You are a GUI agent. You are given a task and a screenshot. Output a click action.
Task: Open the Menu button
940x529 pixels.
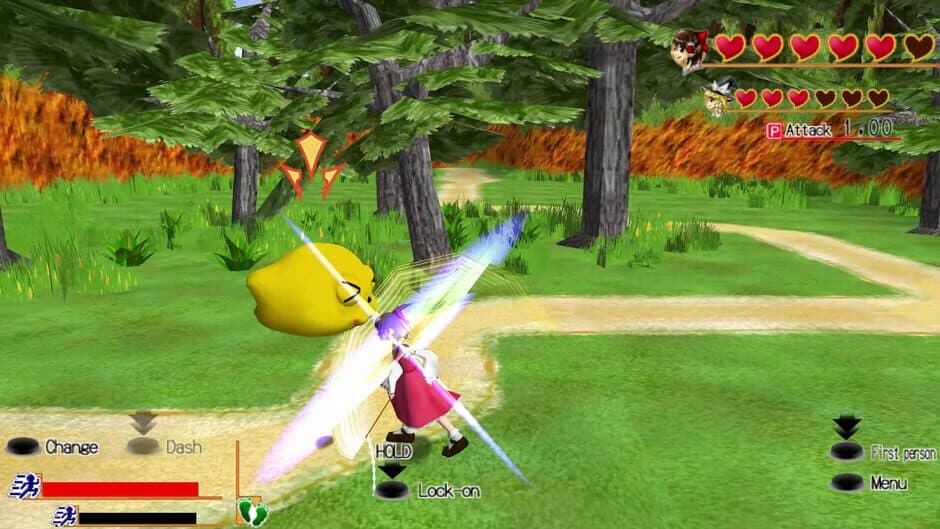click(x=847, y=483)
